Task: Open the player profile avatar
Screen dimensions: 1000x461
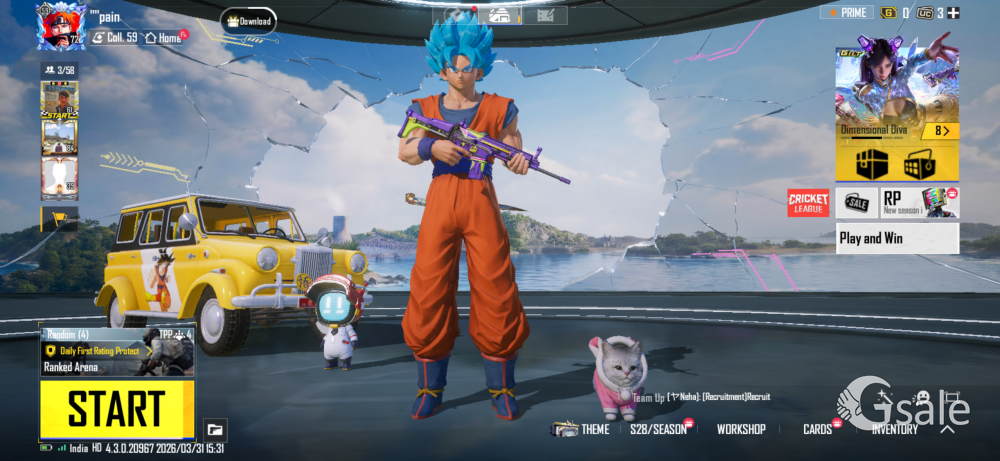Action: coord(59,25)
